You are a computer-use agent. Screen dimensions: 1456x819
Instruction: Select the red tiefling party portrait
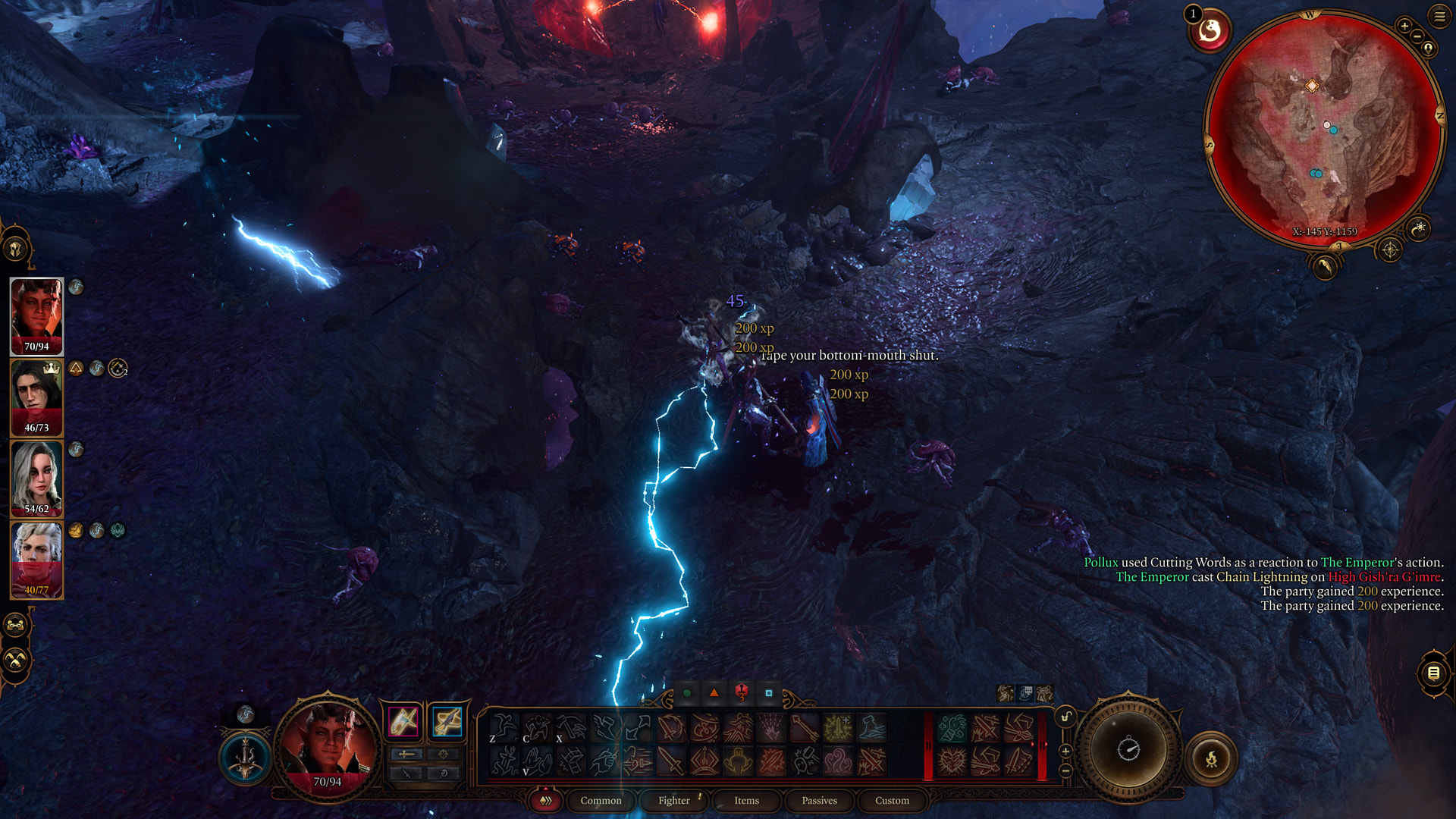(36, 316)
